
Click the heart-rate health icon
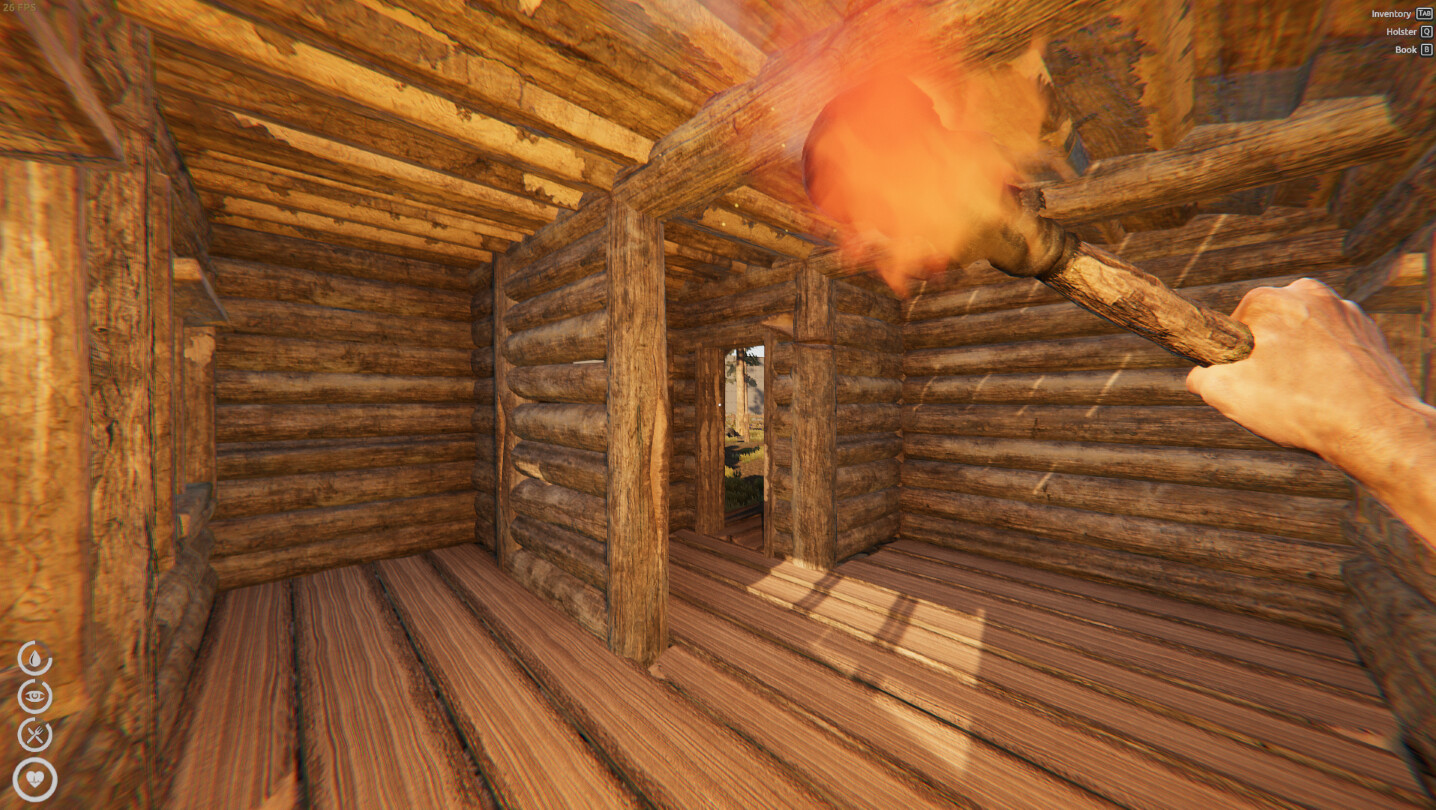[33, 780]
